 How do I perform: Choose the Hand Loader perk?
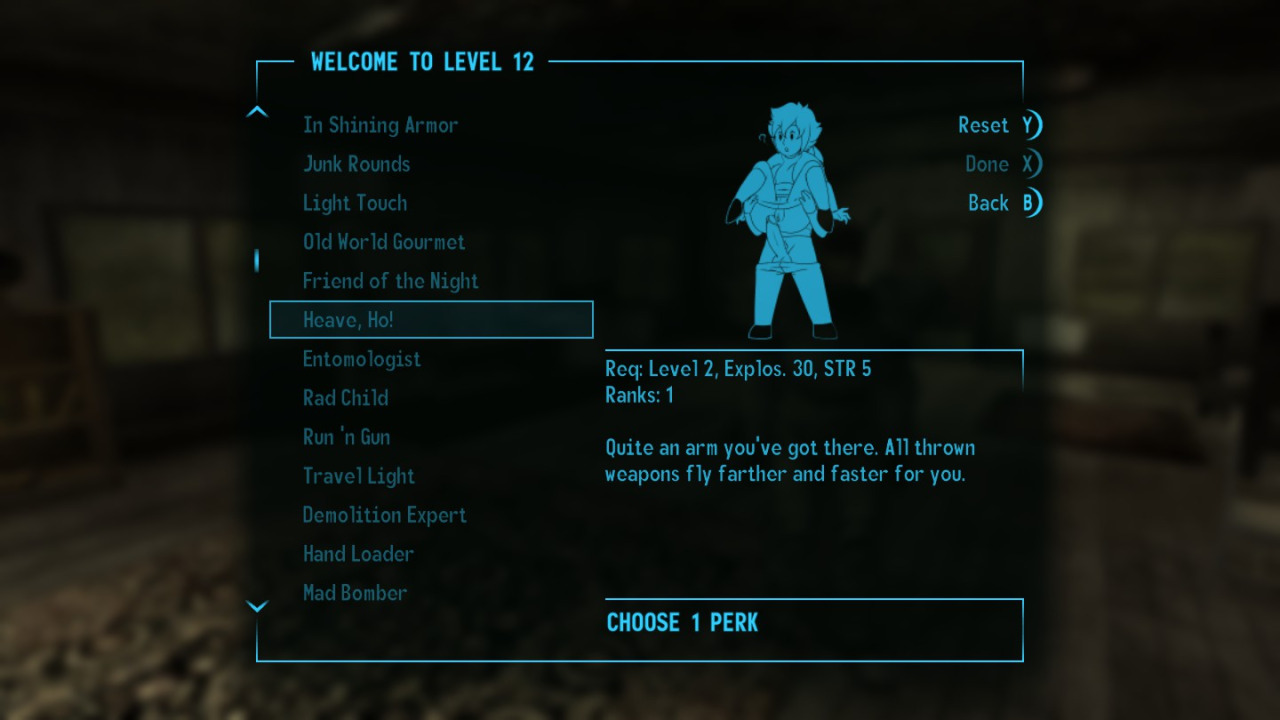click(358, 554)
